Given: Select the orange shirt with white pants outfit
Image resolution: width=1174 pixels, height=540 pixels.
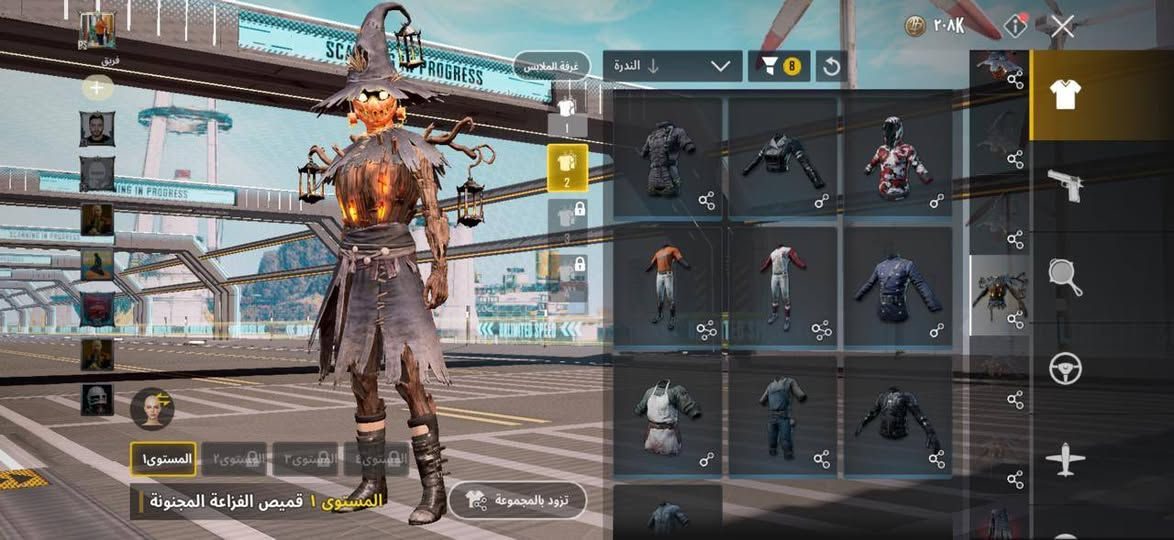Looking at the screenshot, I should click(x=667, y=287).
